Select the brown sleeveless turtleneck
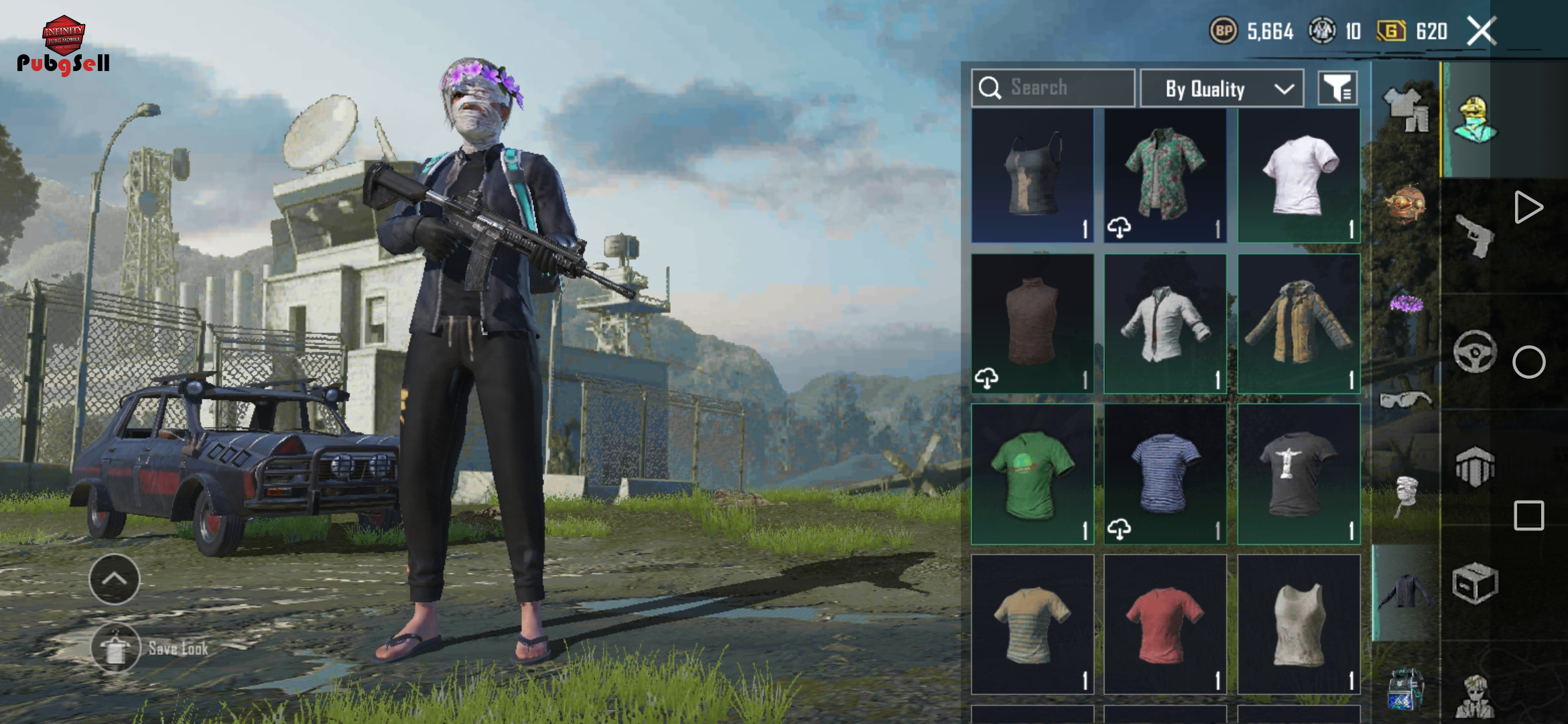 pos(1032,323)
